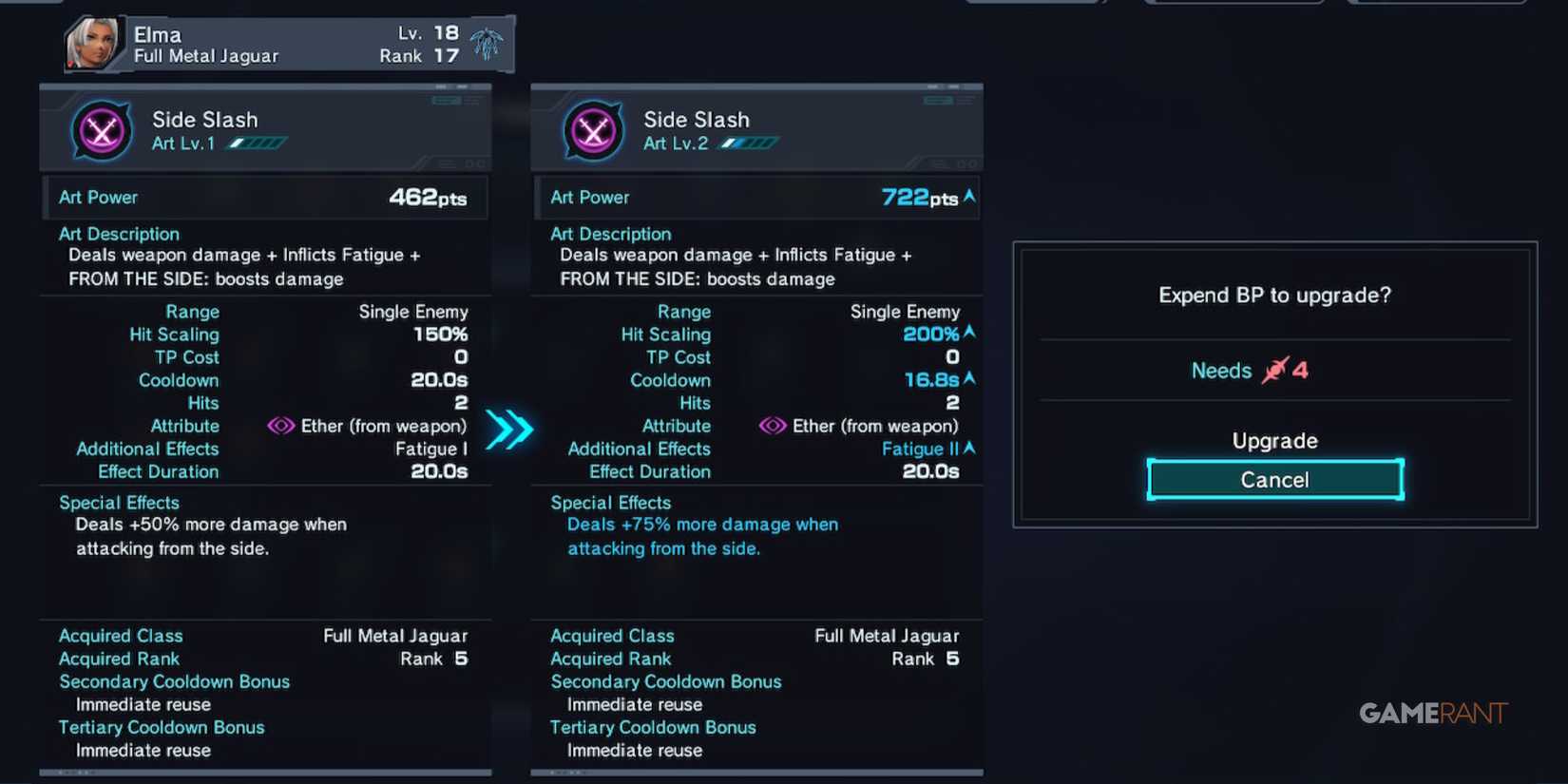The width and height of the screenshot is (1568, 784).
Task: Expand the Special Effects section on the left
Action: 119,502
